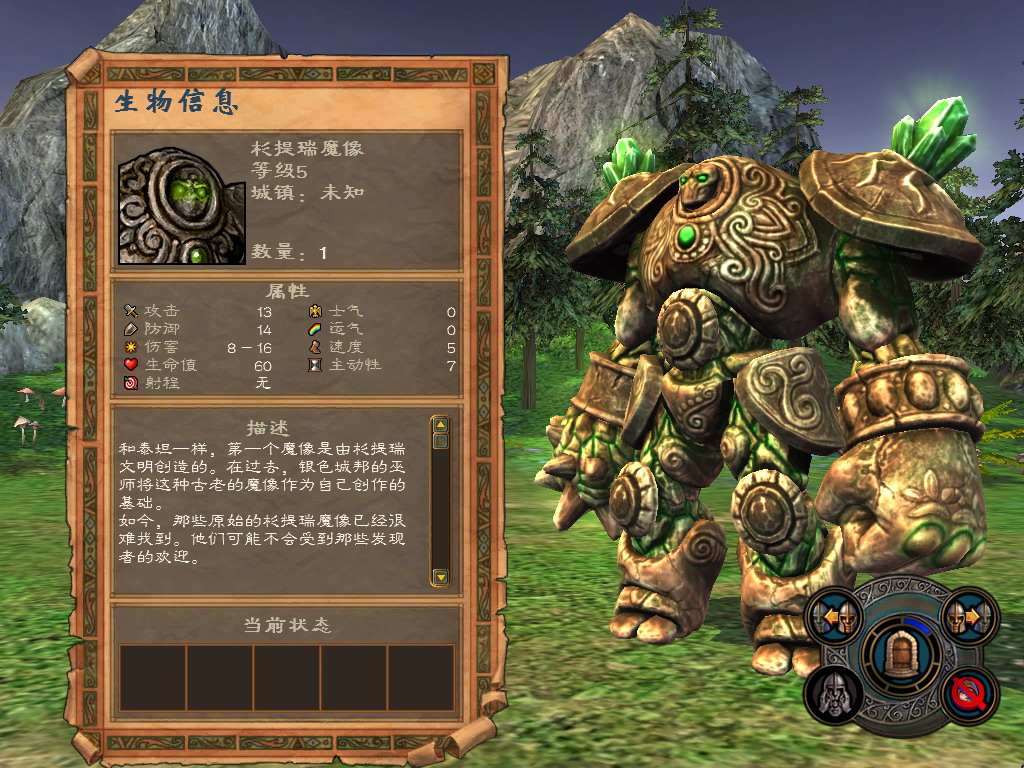This screenshot has height=768, width=1024.
Task: Show the next creature with right-arrow helmets
Action: coord(970,616)
